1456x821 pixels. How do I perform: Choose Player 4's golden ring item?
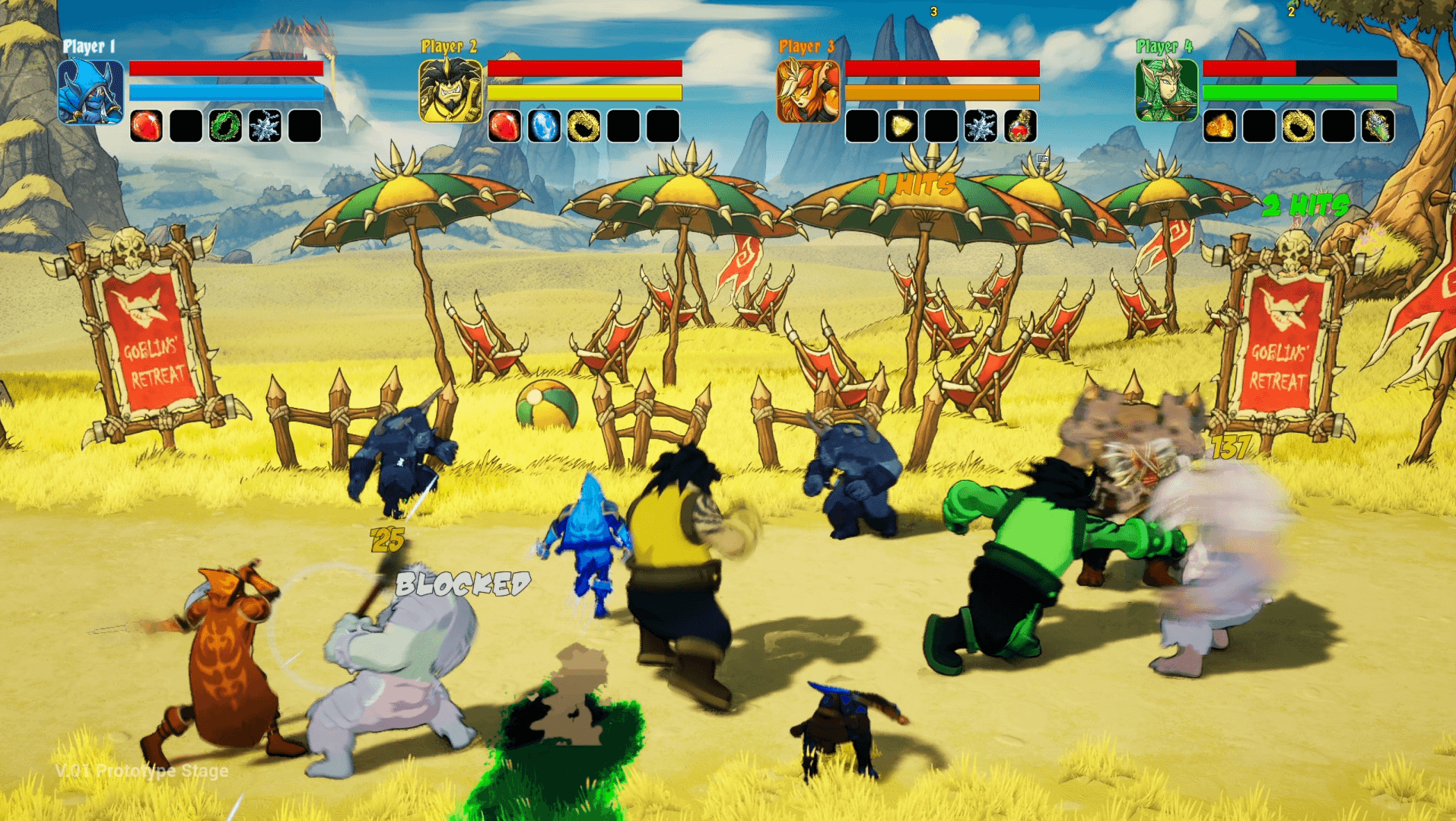pyautogui.click(x=1299, y=126)
